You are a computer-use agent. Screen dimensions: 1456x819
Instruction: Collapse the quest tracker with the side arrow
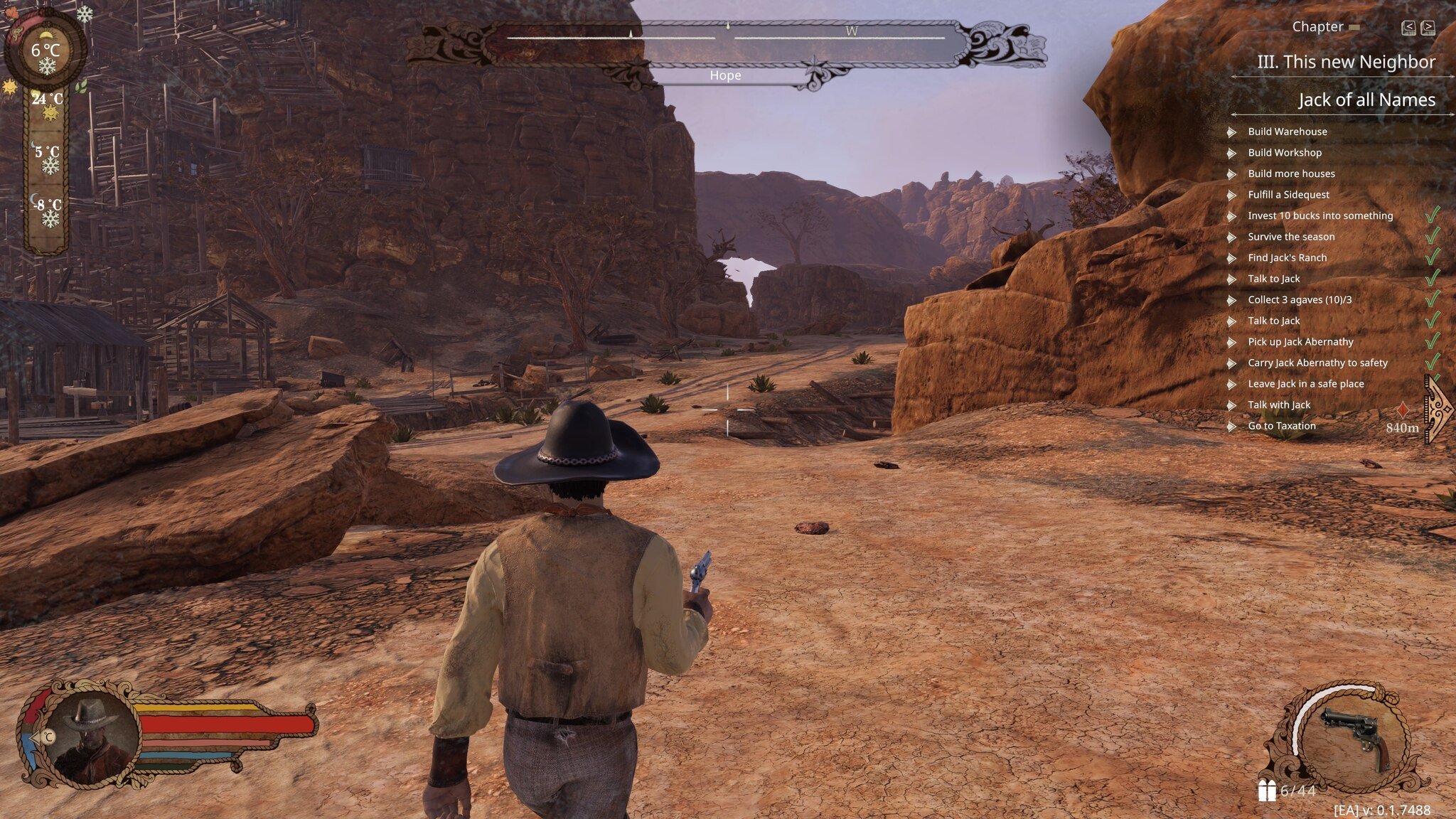[1439, 409]
